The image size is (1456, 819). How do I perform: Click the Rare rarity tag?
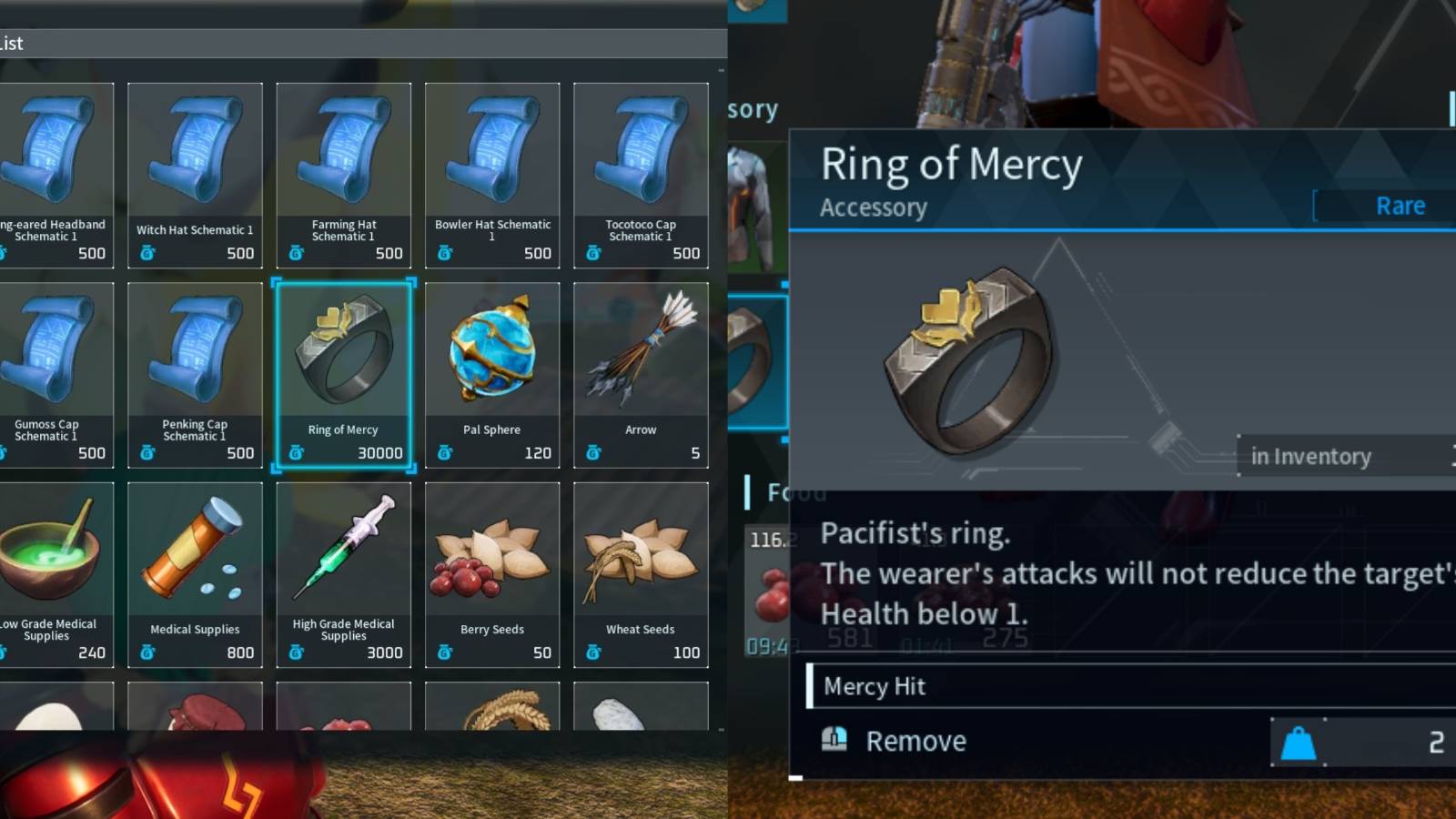tap(1399, 205)
